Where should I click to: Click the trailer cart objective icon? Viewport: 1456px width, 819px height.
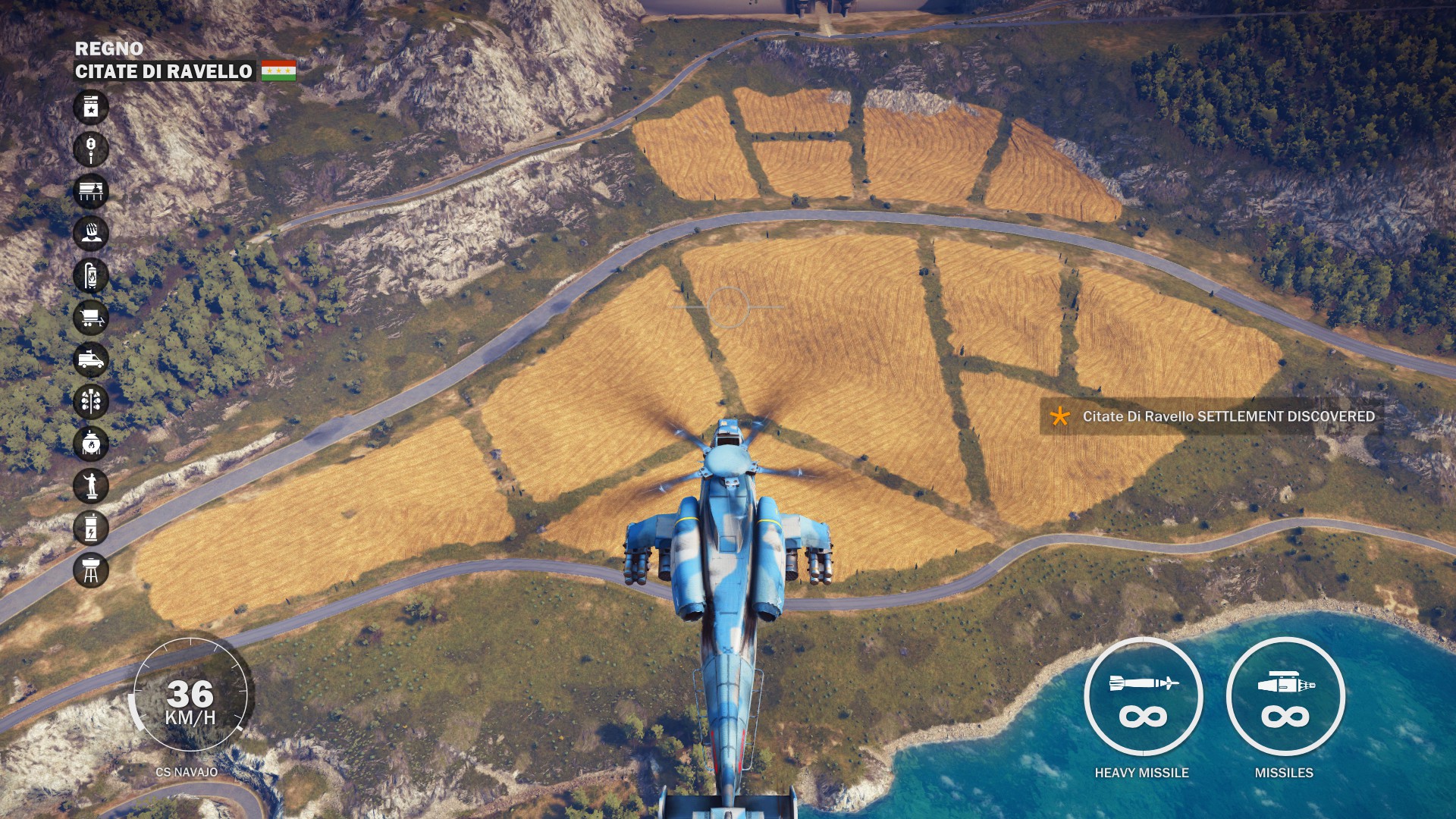91,317
